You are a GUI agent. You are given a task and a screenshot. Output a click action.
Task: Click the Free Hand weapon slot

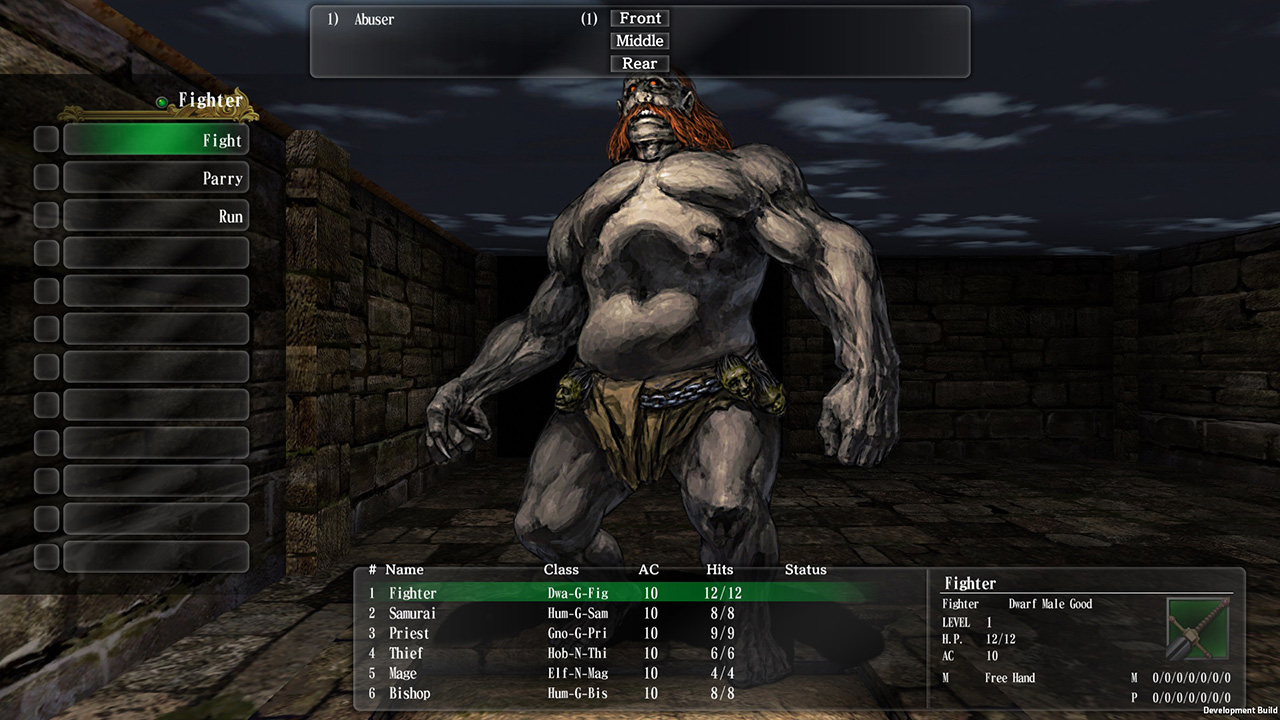[x=1010, y=677]
